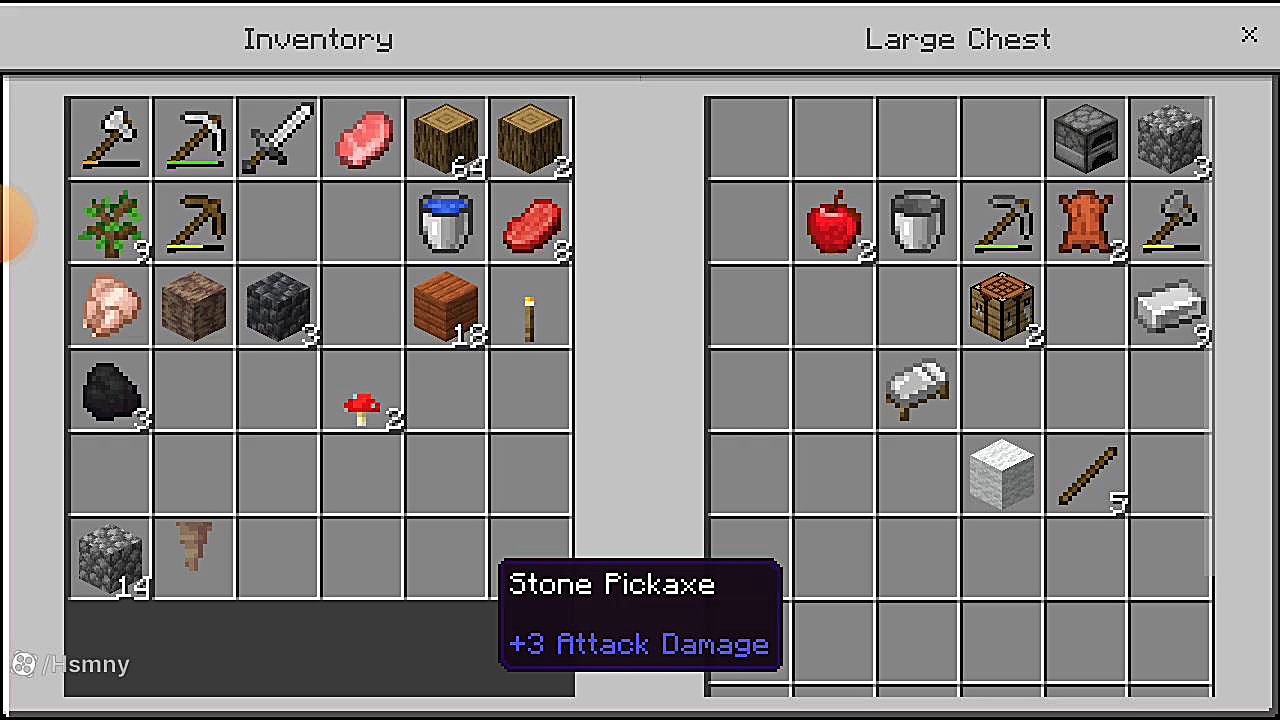This screenshot has width=1280, height=720.
Task: Pick up the raw beef stack
Action: pyautogui.click(x=530, y=222)
